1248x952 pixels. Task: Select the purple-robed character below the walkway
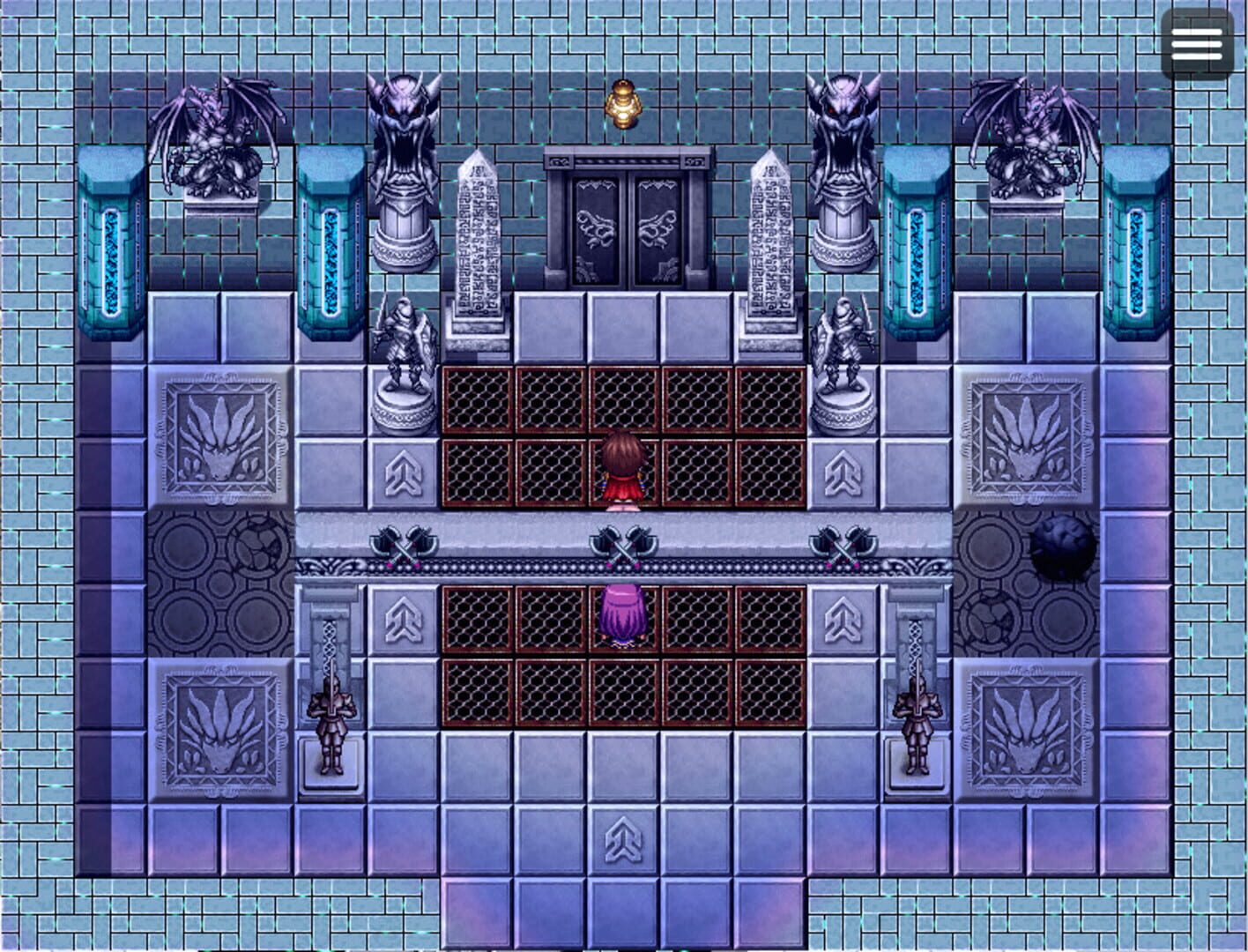point(621,613)
